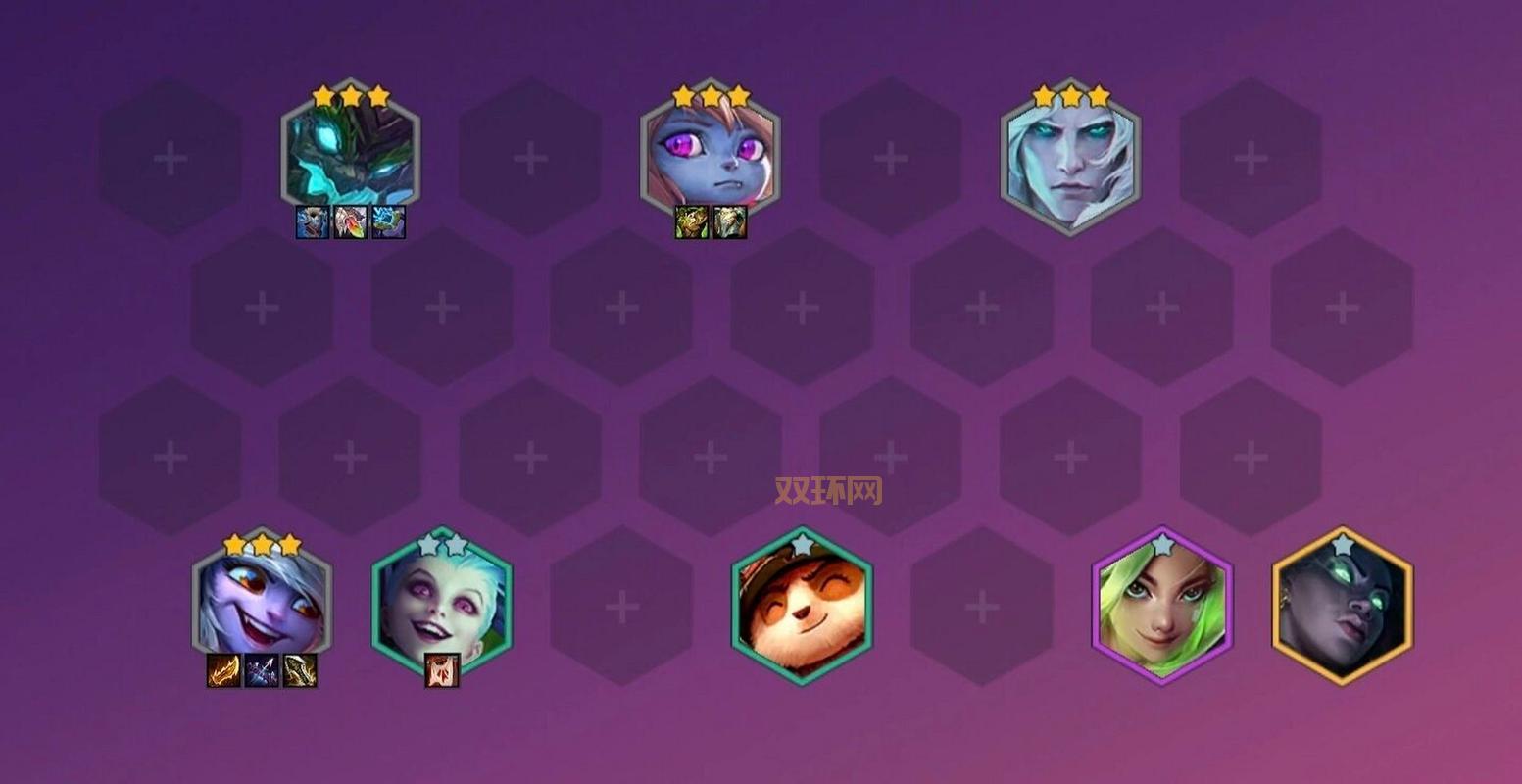Screen dimensions: 1522x784
Task: Select Poppy's pale stone armor item
Action: [x=729, y=222]
